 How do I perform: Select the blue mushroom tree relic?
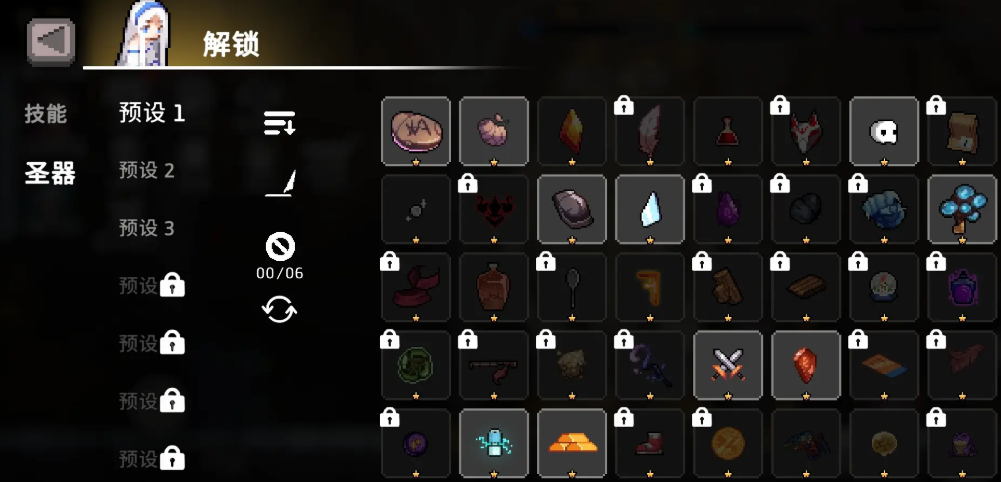pos(962,208)
